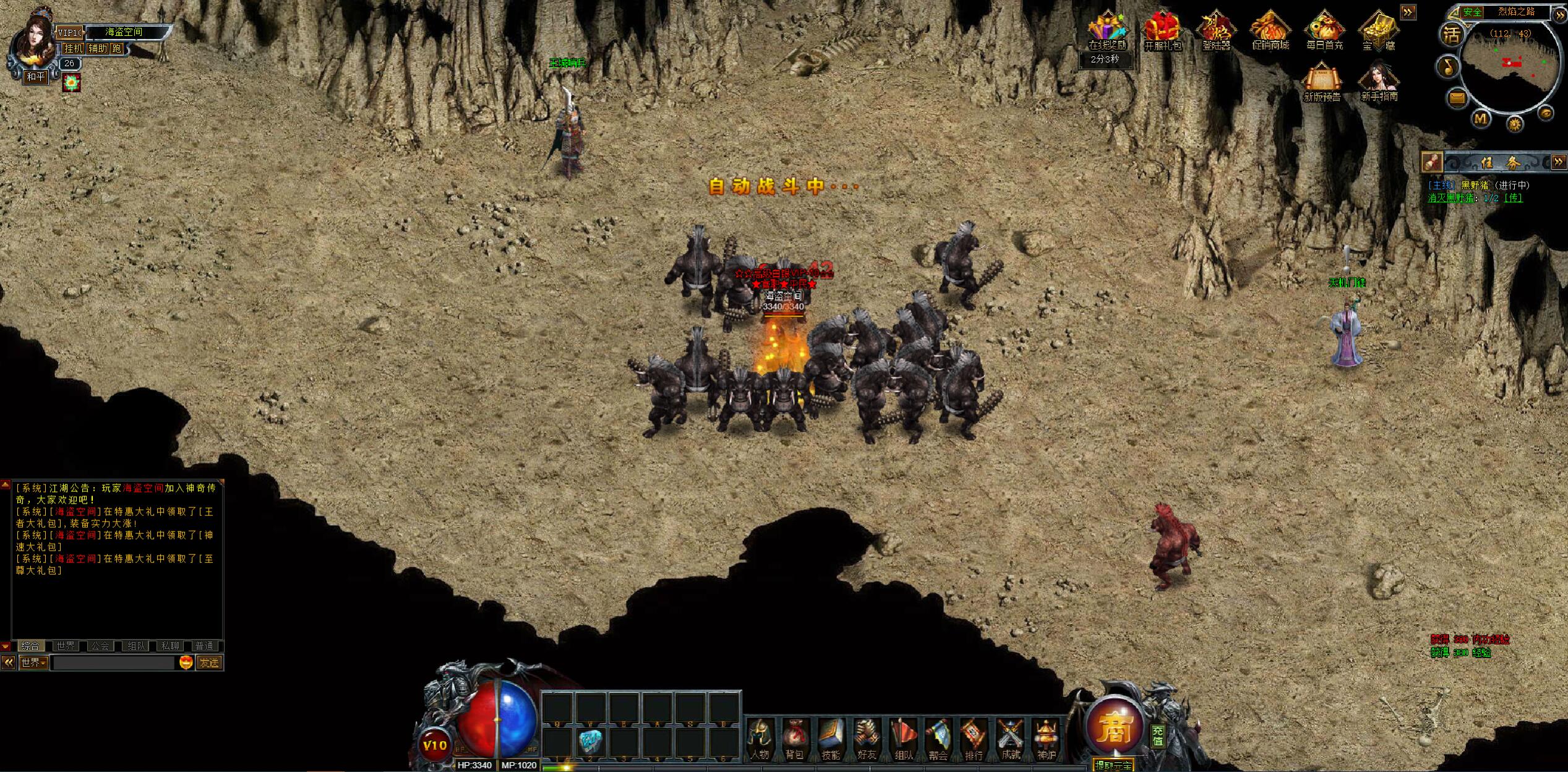
Task: Select the blue crystal hotbar slot
Action: pos(591,741)
